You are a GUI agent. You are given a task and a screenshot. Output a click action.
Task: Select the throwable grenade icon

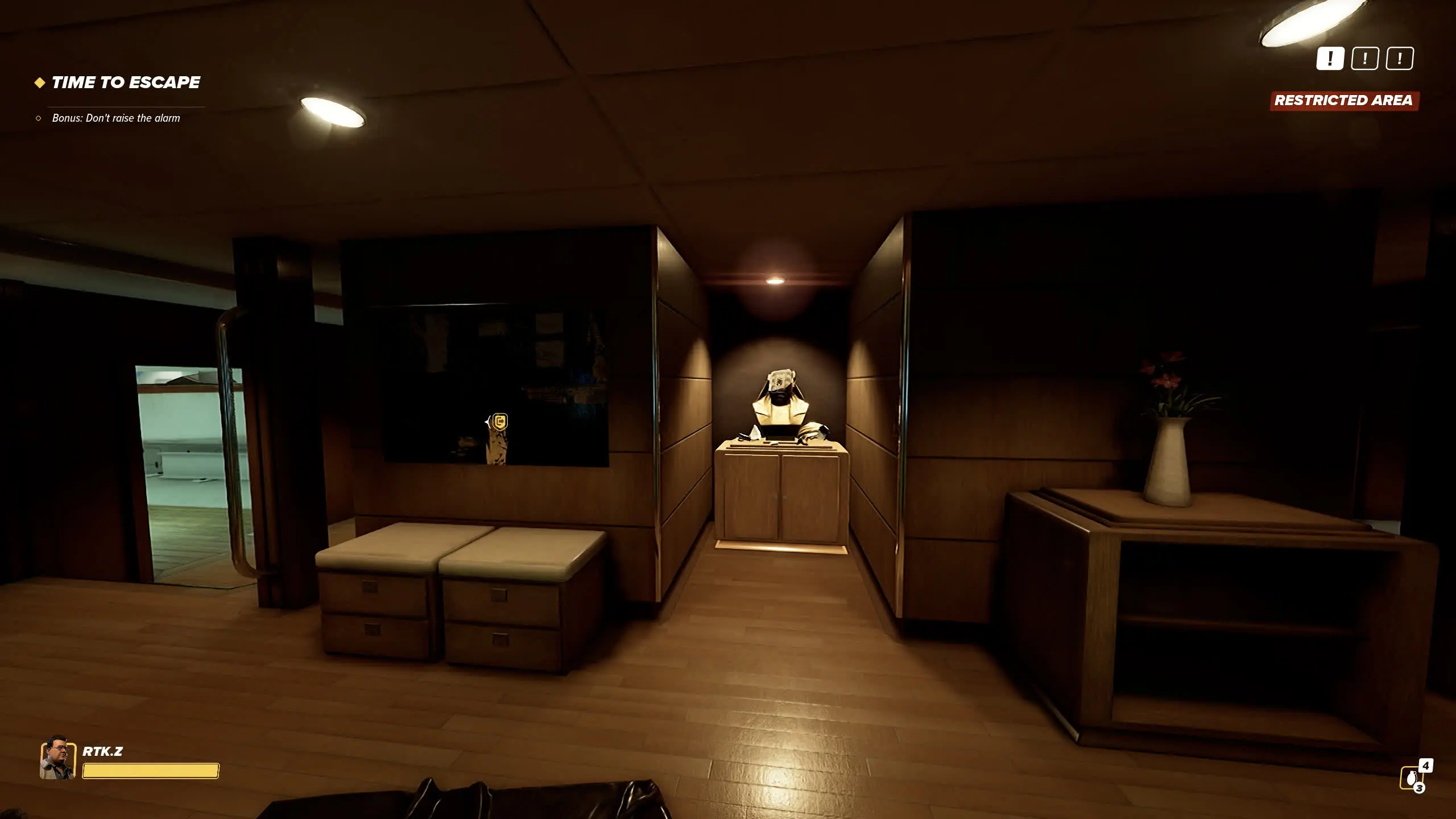(1410, 778)
